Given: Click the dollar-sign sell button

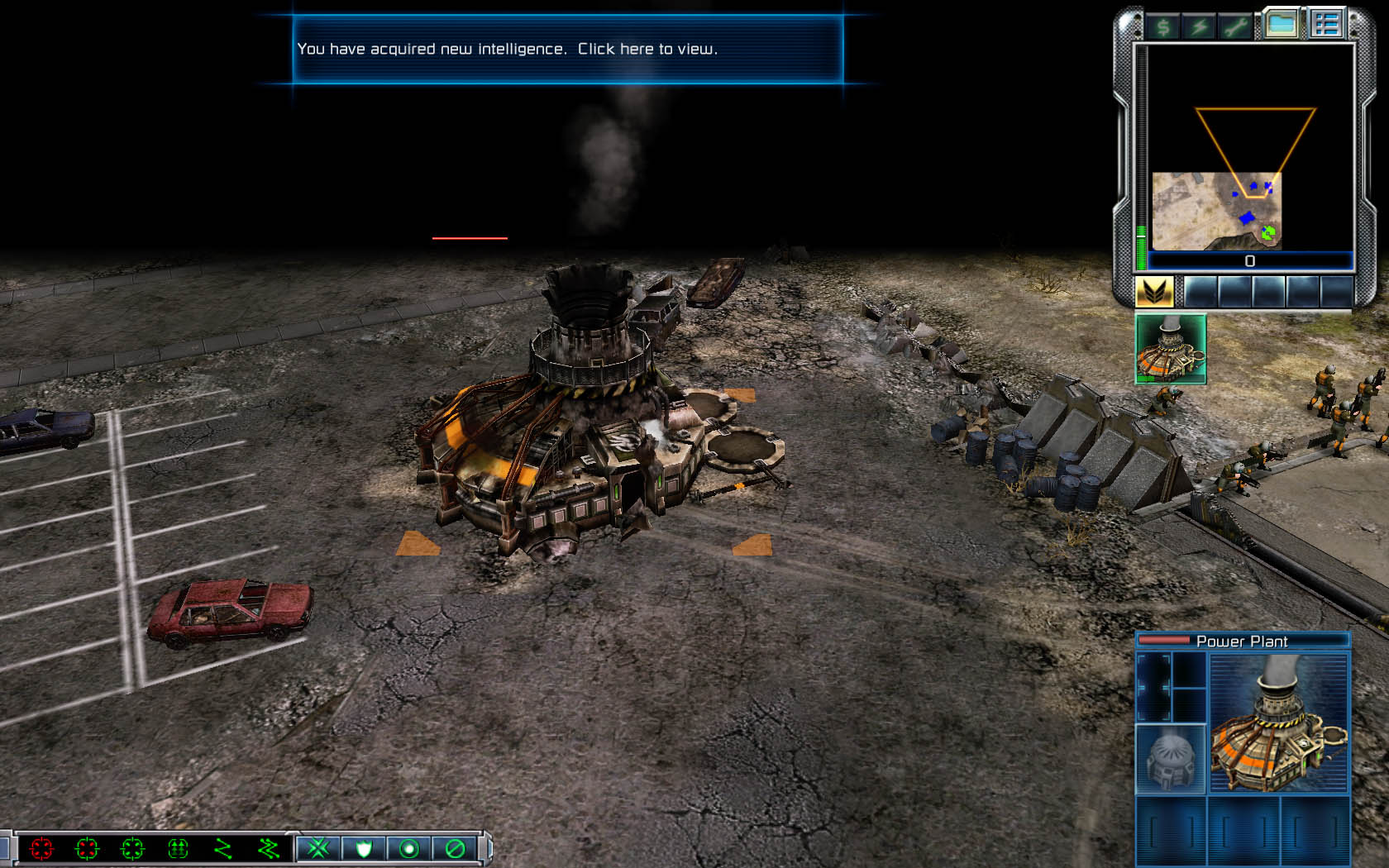Looking at the screenshot, I should [1163, 27].
